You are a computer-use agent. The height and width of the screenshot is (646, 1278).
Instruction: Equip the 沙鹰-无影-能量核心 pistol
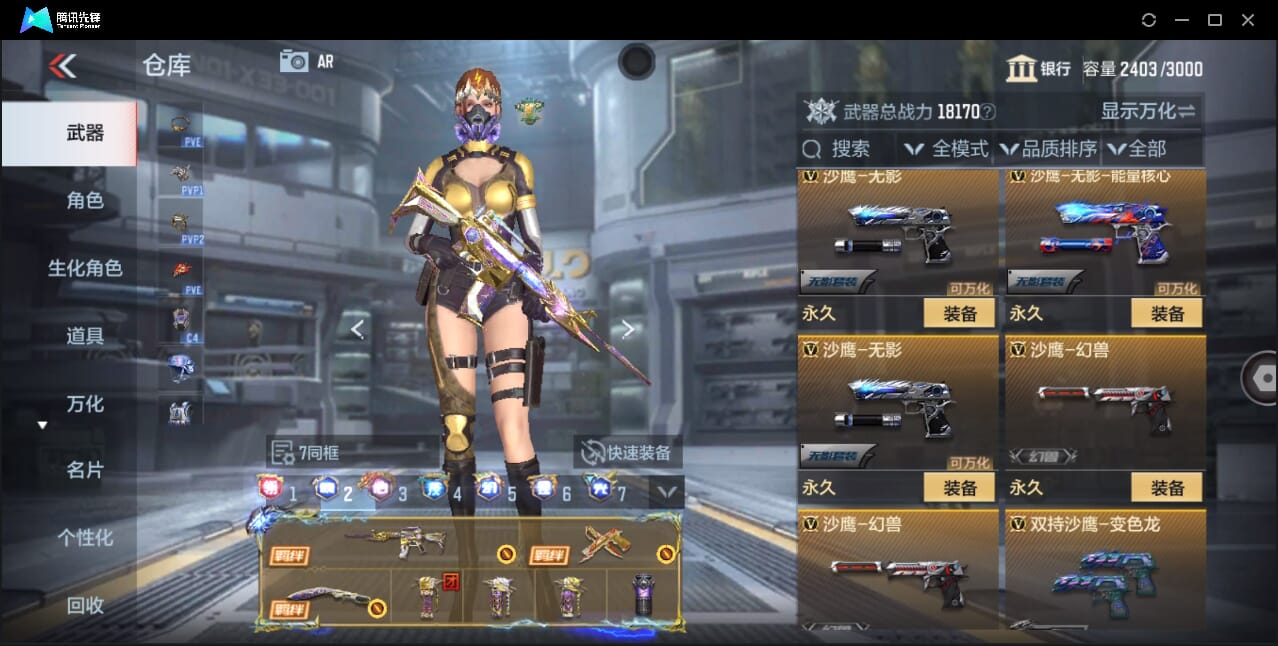[x=1166, y=313]
